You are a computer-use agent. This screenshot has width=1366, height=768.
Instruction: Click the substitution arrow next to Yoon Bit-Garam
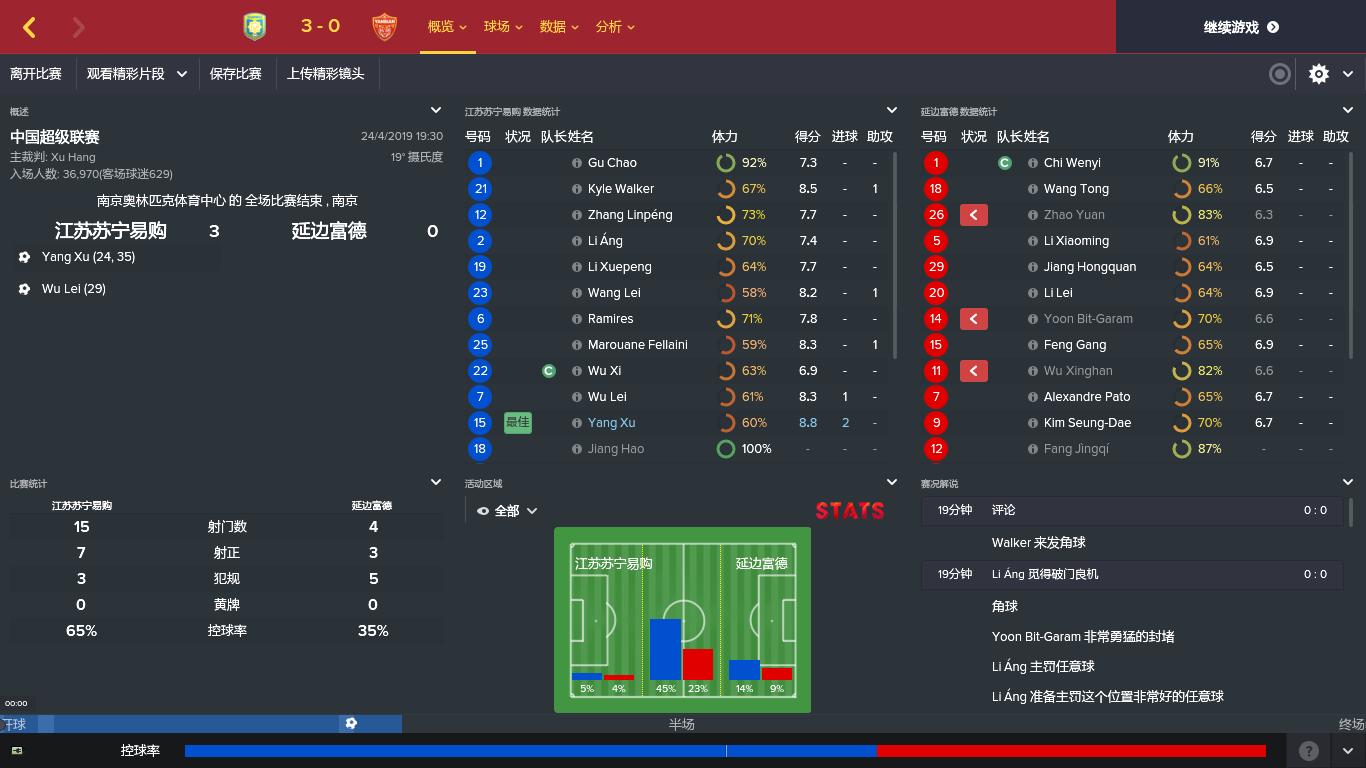(973, 319)
